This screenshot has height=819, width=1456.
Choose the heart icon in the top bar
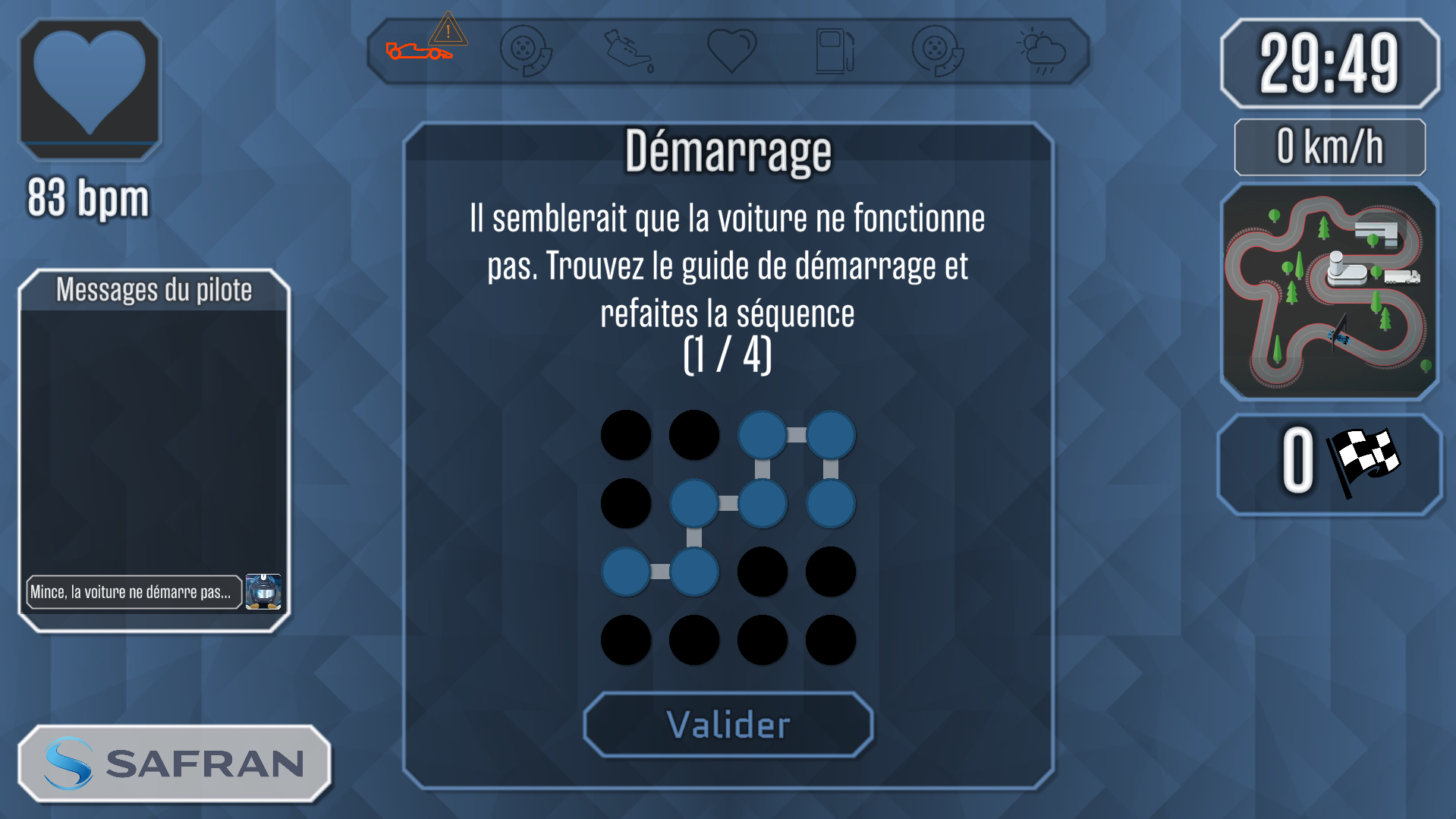click(731, 50)
